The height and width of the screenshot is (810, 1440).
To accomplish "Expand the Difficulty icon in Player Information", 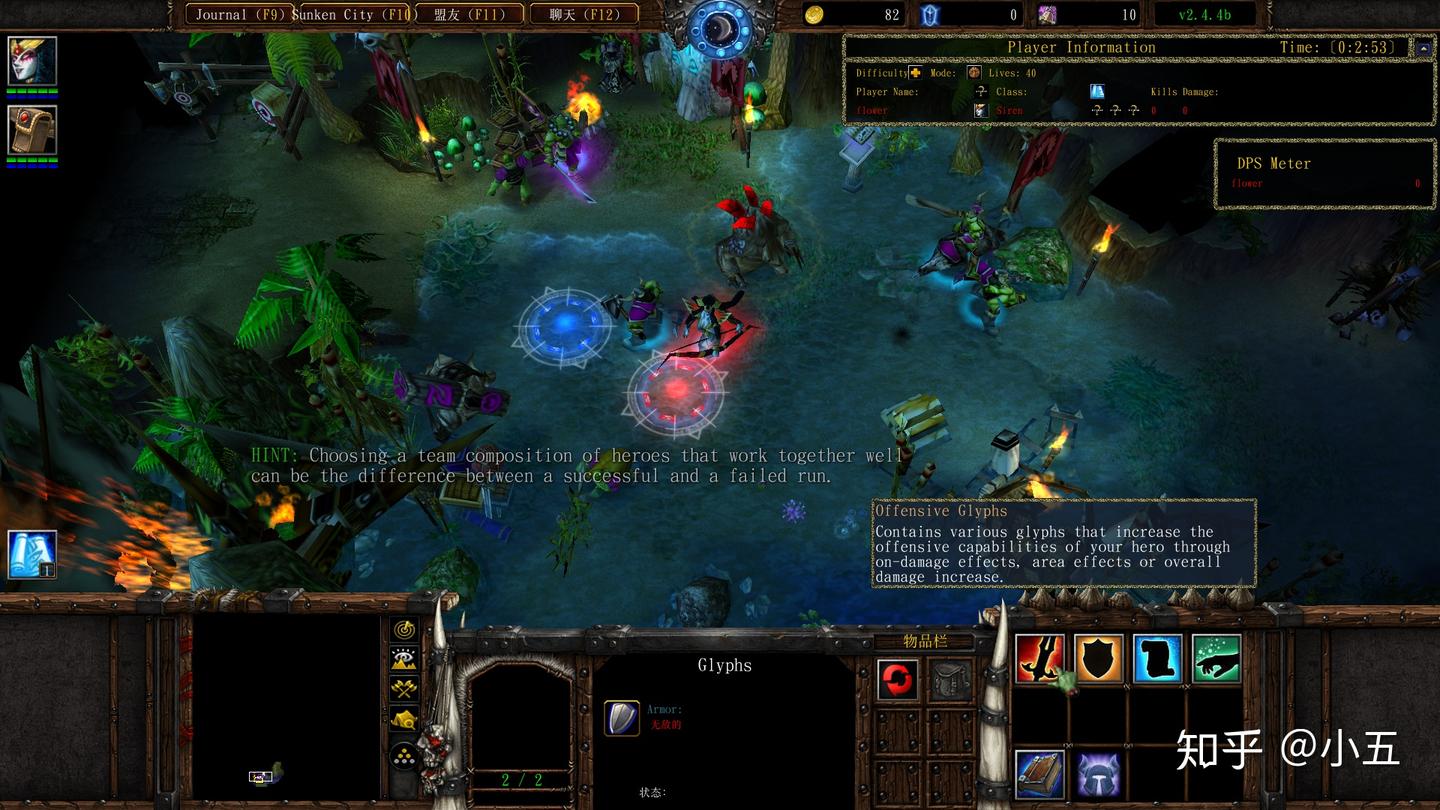I will [x=914, y=73].
